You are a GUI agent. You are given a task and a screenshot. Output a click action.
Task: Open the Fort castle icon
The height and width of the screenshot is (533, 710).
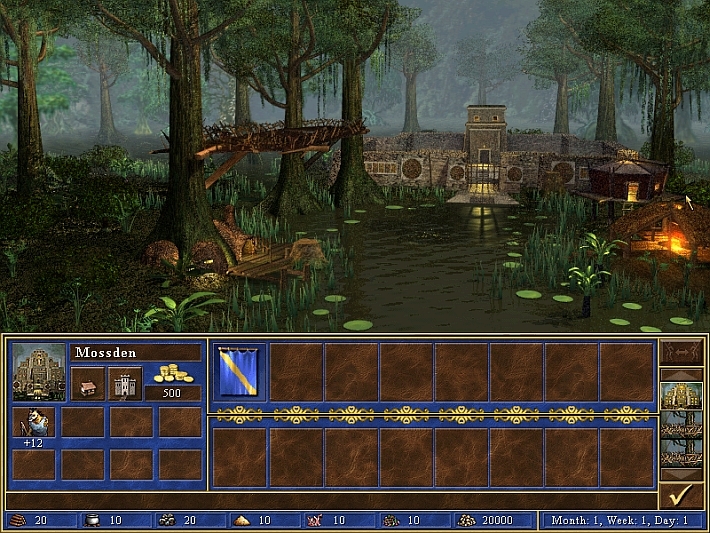click(125, 383)
